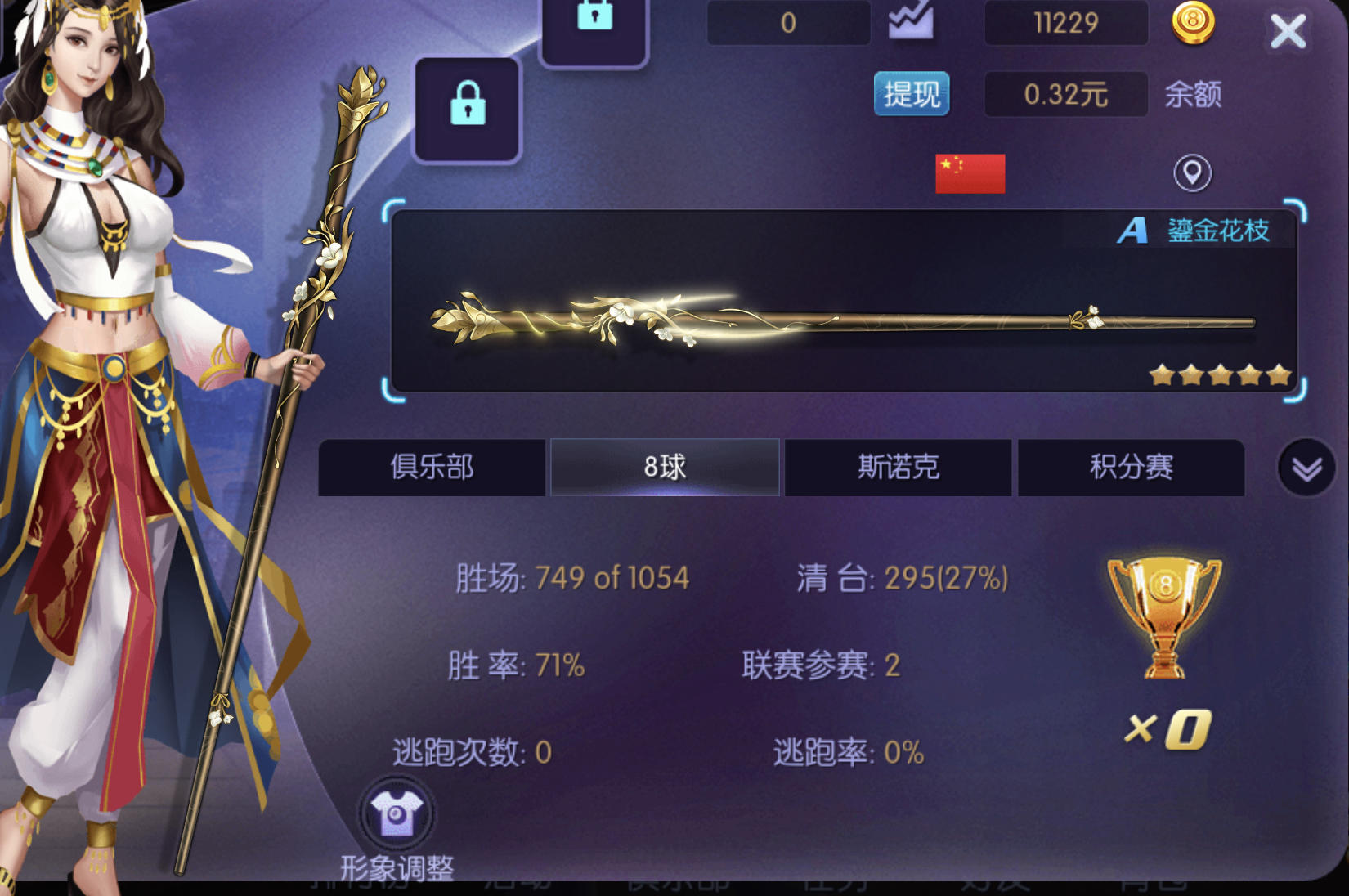1349x896 pixels.
Task: Switch to the 斯诺克 tab
Action: point(897,467)
